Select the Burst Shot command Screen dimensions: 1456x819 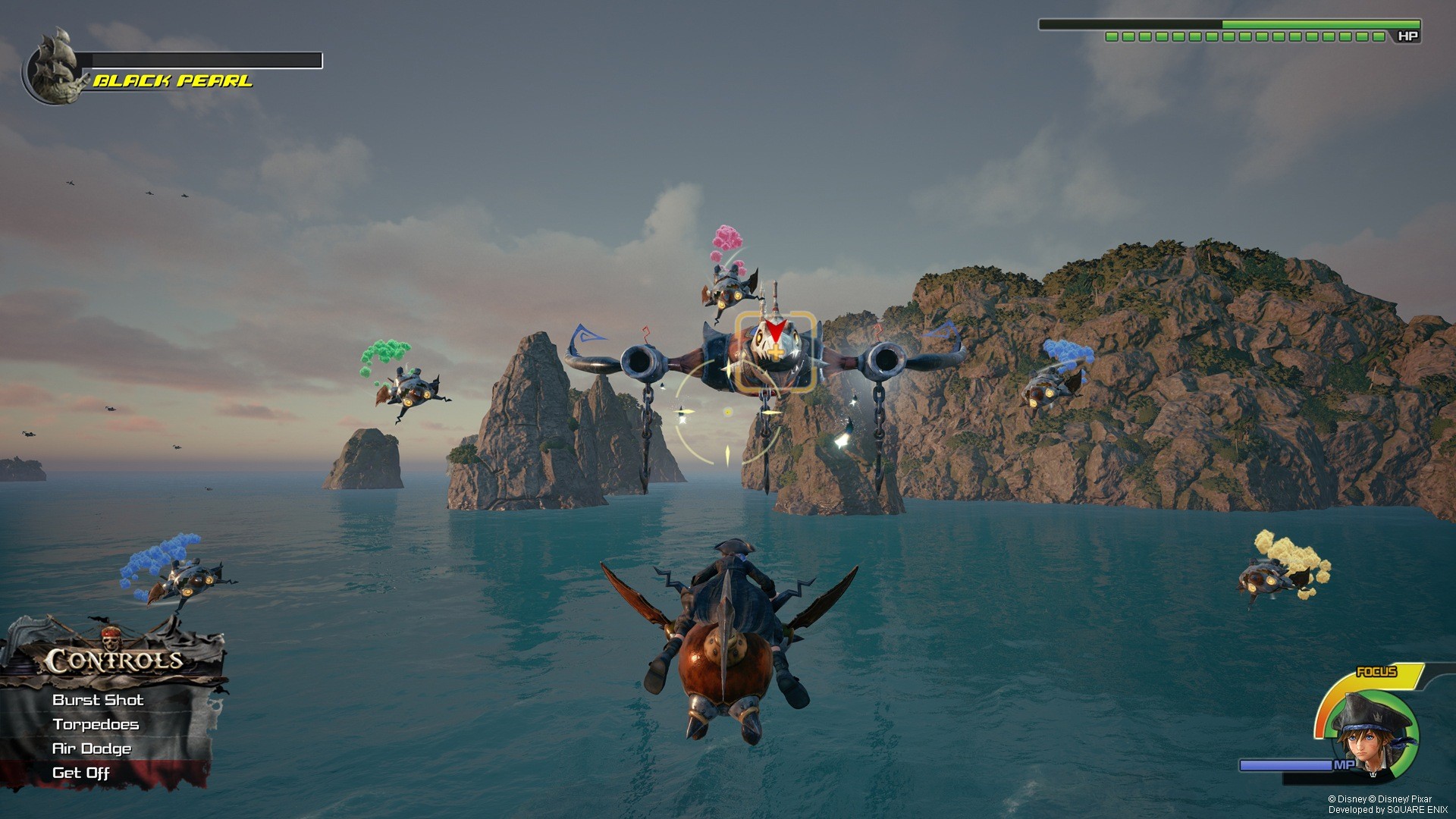click(x=97, y=700)
